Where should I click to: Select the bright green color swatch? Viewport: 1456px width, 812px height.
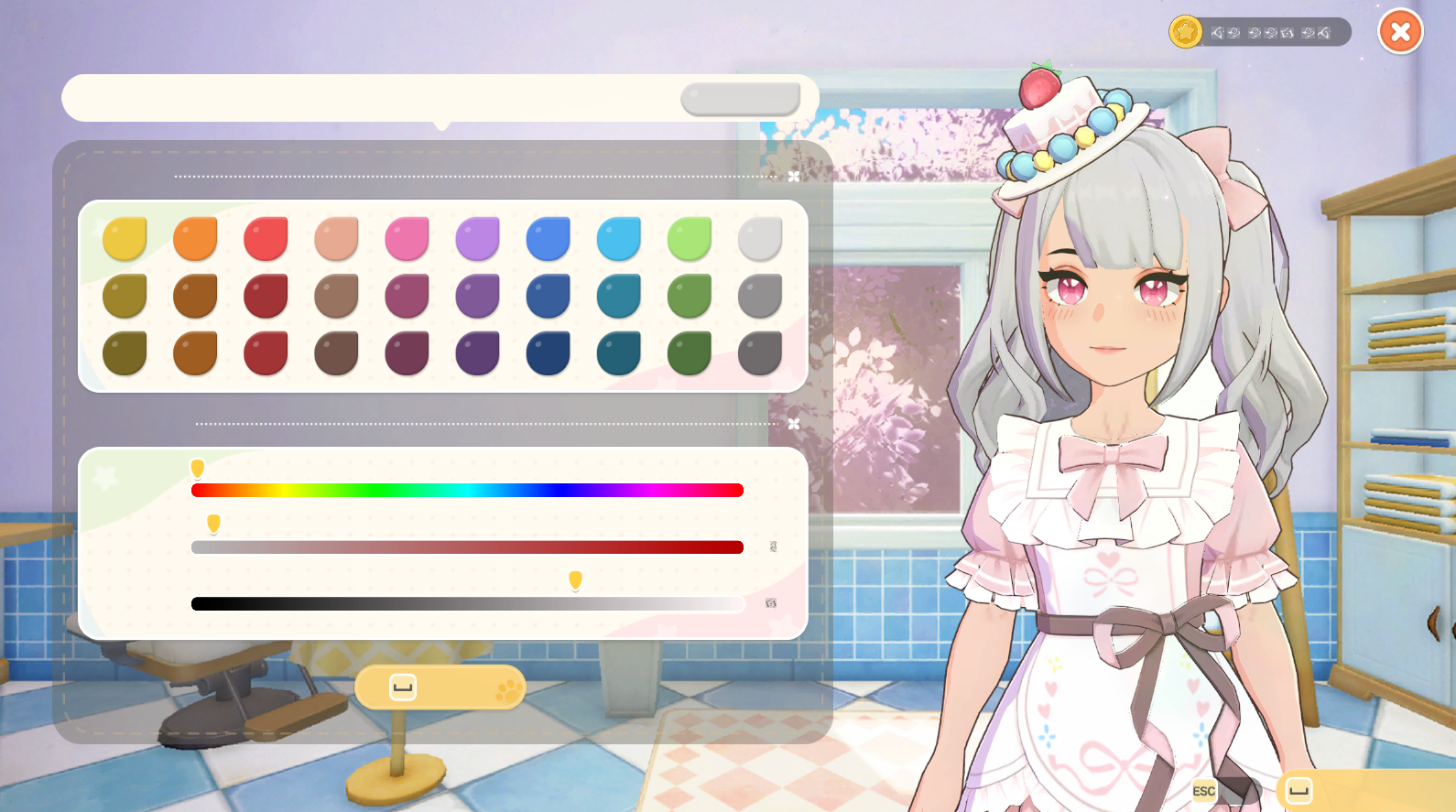click(x=690, y=238)
